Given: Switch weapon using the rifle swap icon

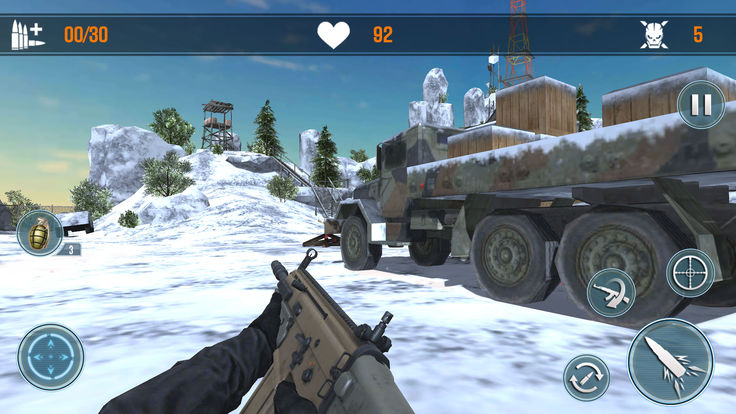Looking at the screenshot, I should pos(610,293).
